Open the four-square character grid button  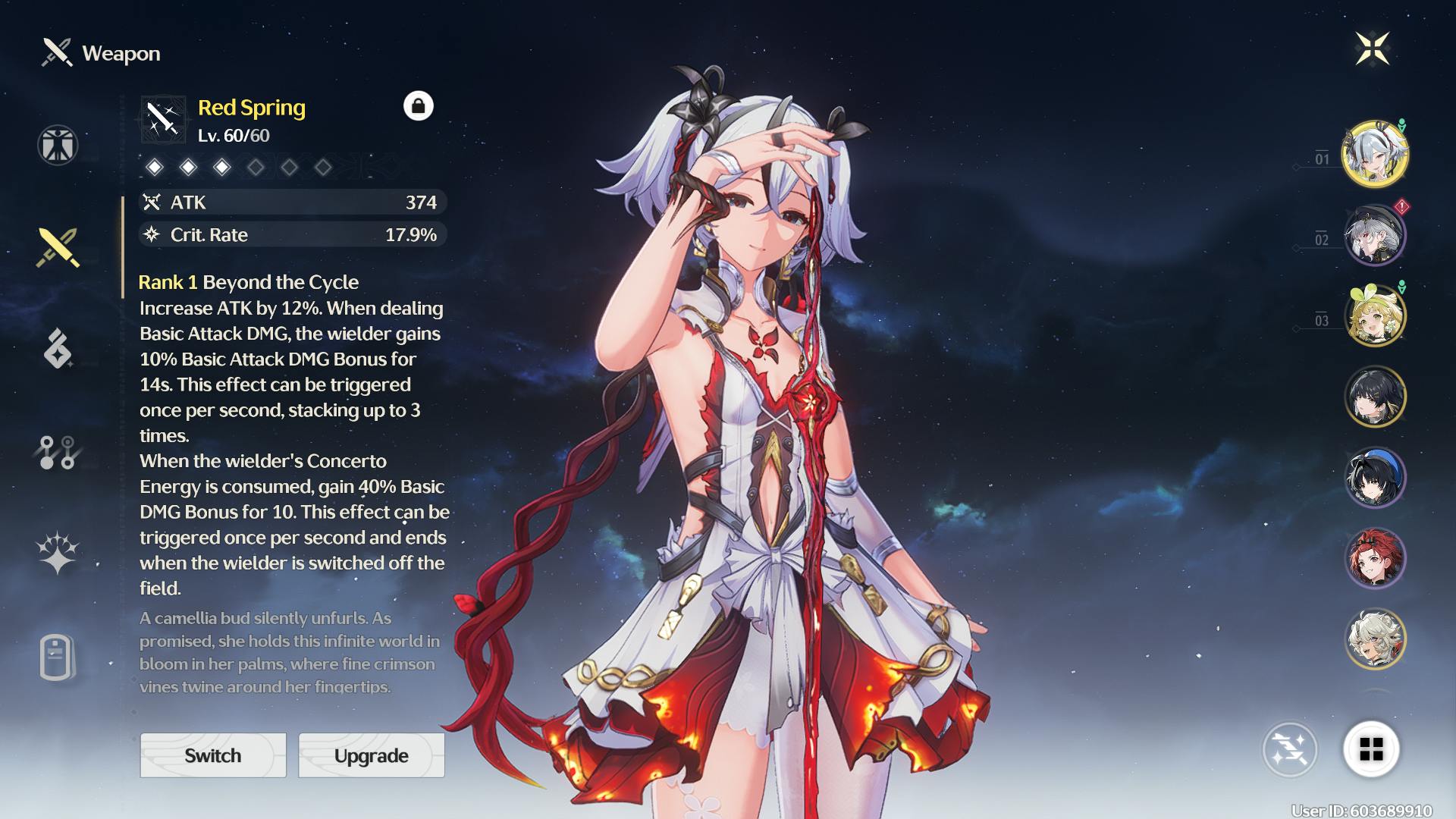(1371, 749)
